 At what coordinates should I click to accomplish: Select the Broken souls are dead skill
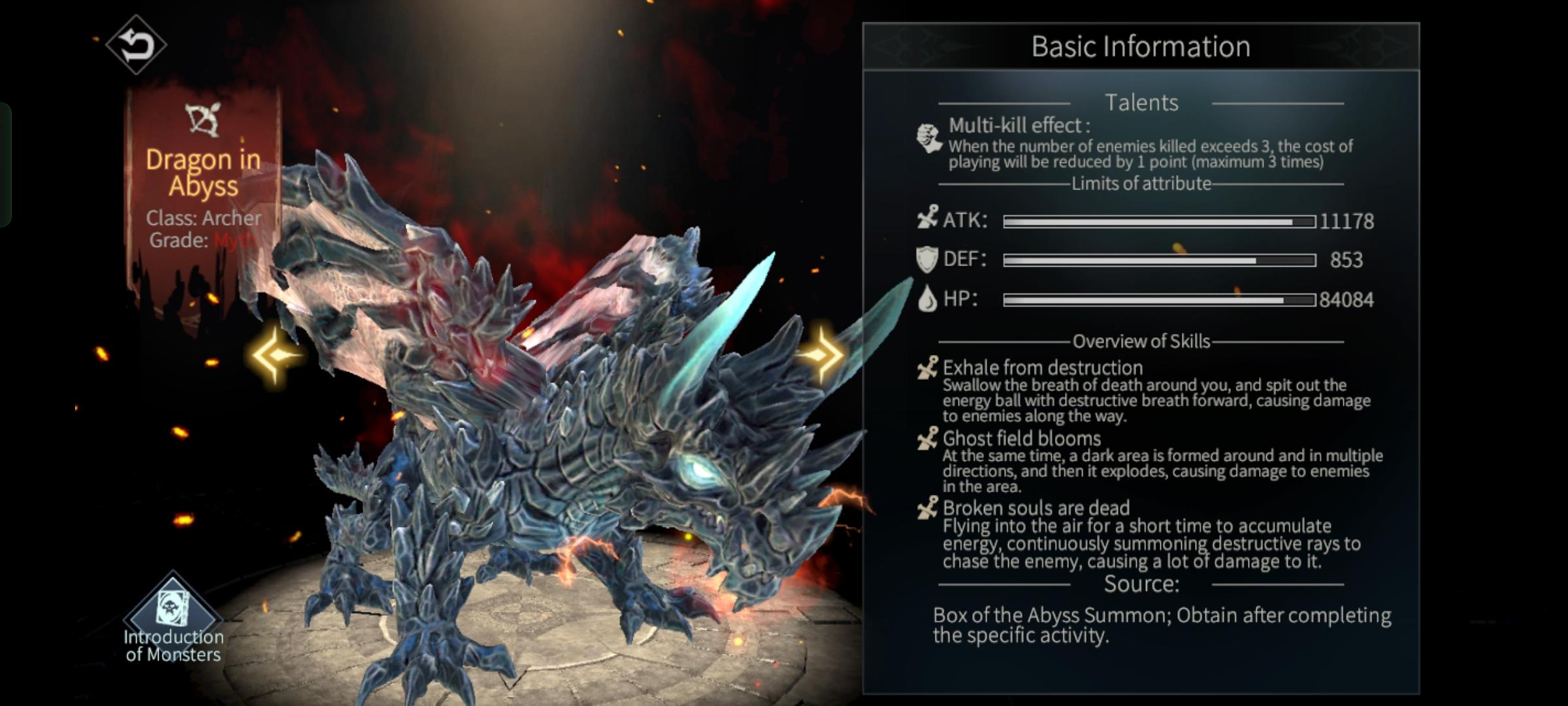(x=1036, y=508)
